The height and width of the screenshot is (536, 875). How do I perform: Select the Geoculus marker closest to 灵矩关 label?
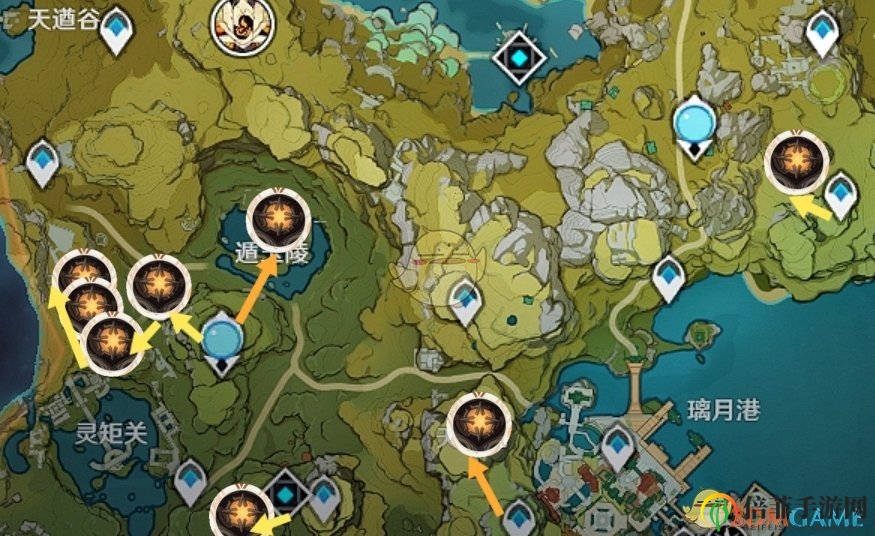click(112, 341)
